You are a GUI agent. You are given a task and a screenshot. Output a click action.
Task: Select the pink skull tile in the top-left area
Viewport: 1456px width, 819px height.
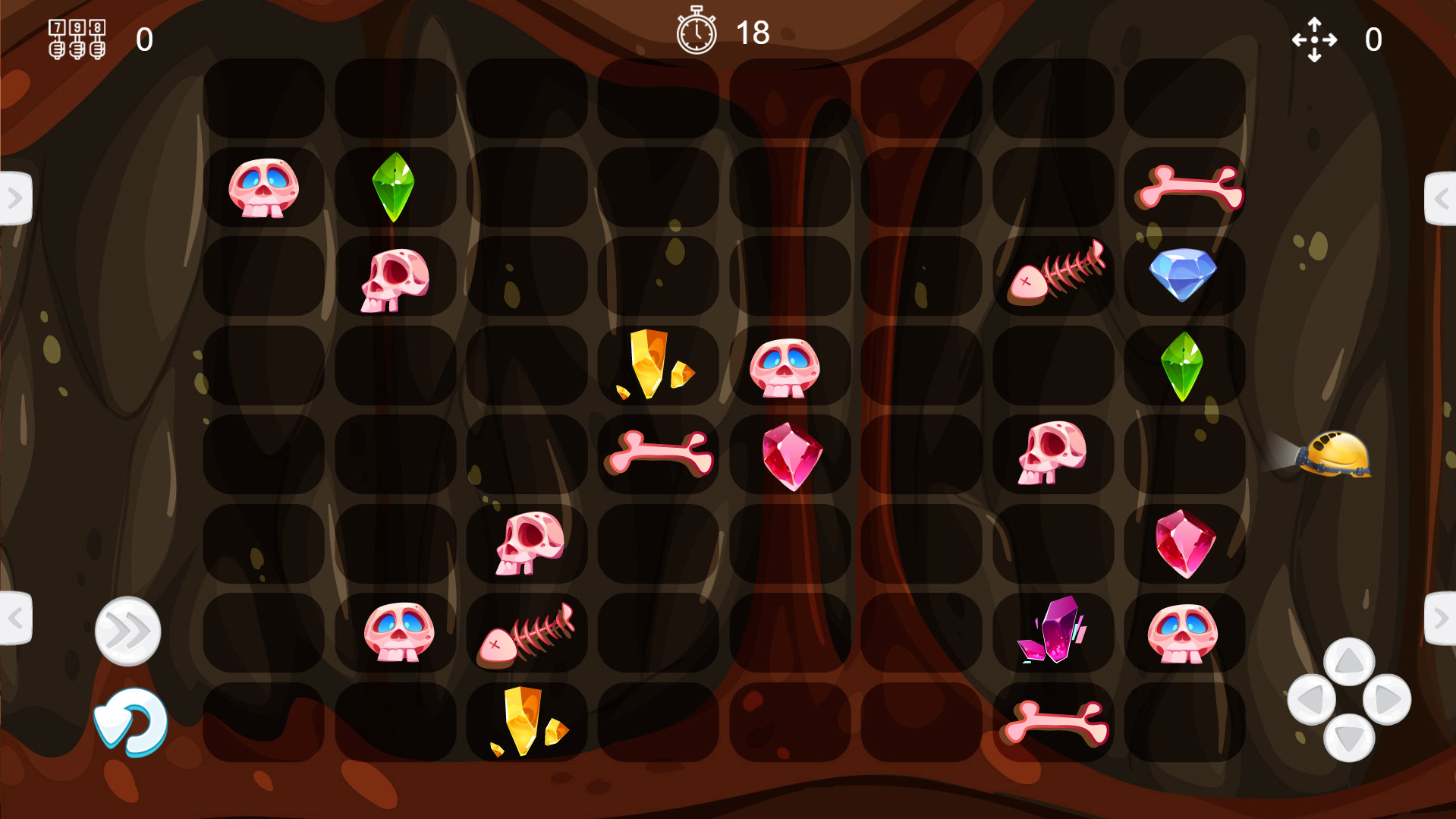263,187
